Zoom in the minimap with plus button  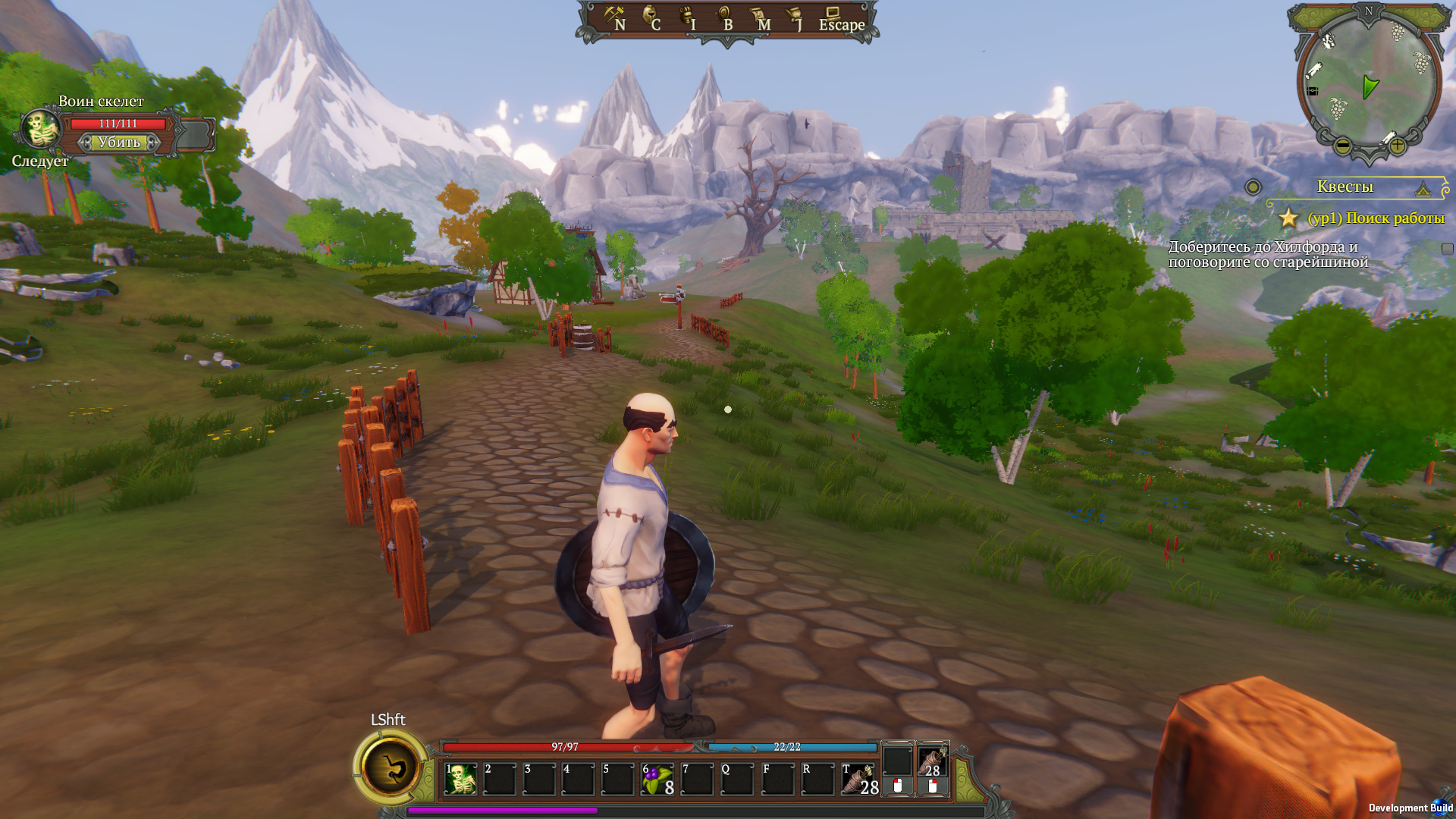pos(1397,146)
